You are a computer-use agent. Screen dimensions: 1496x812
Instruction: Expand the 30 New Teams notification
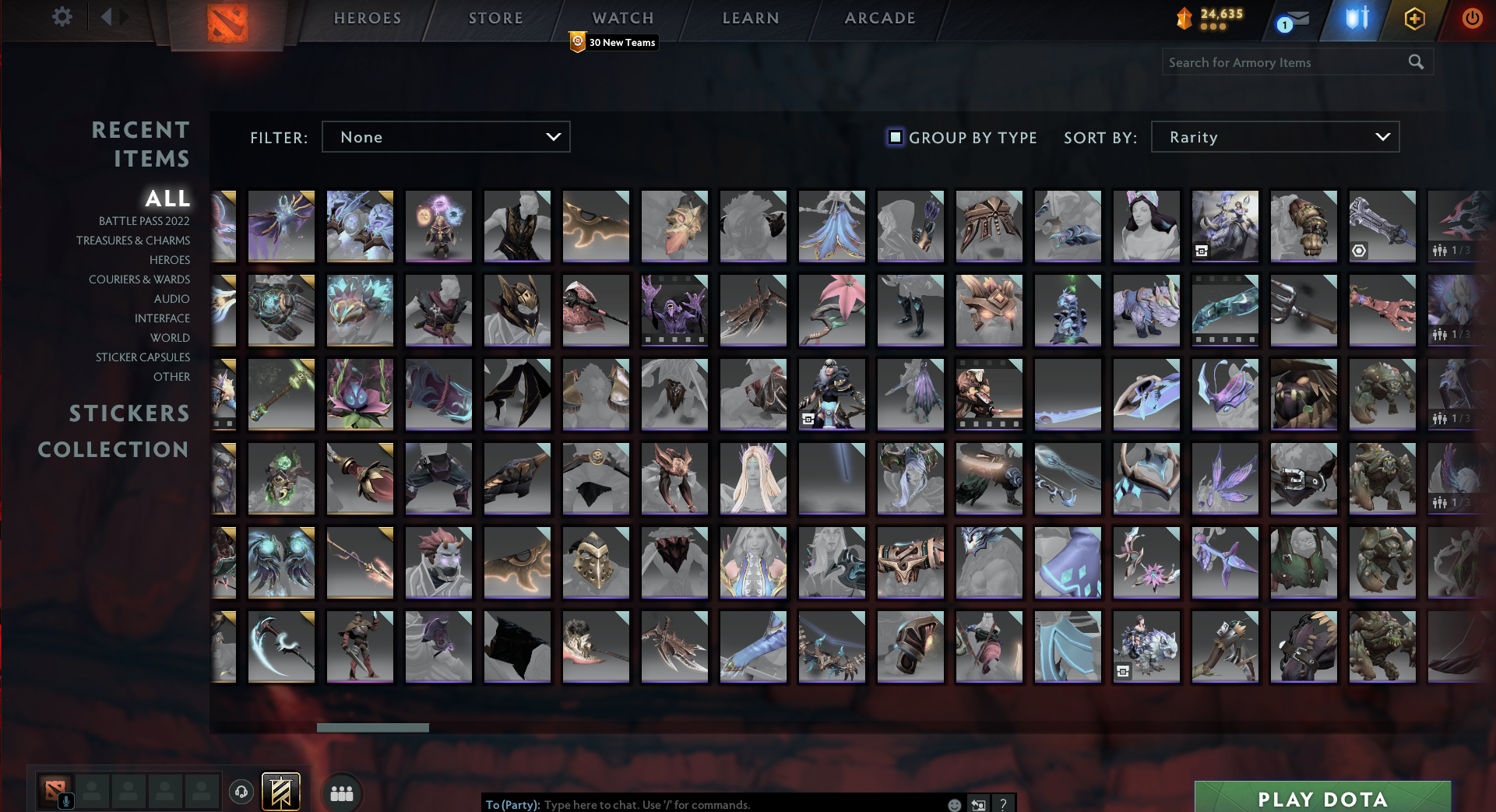pos(614,43)
